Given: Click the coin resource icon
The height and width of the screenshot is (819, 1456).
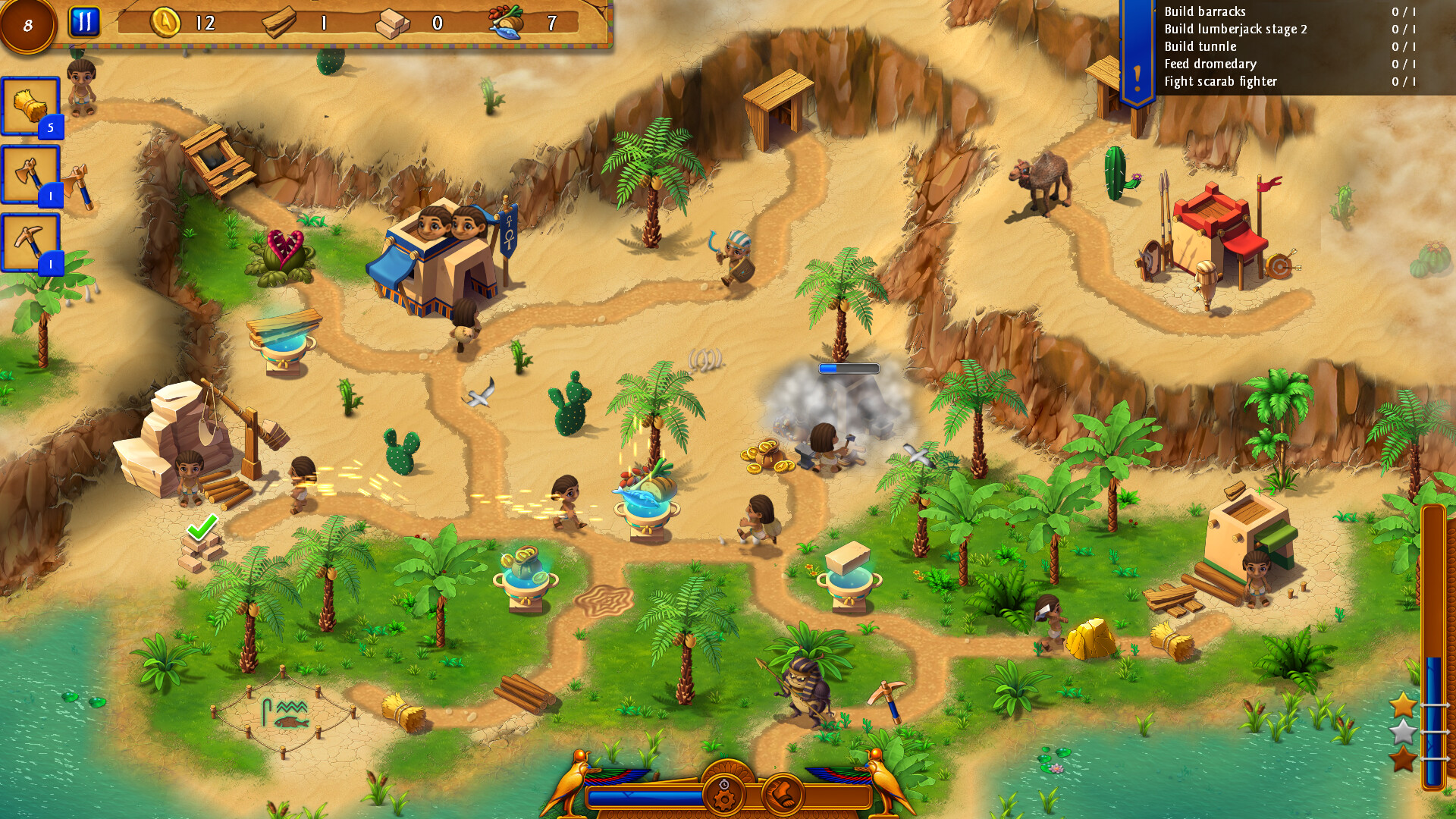Looking at the screenshot, I should tap(166, 24).
